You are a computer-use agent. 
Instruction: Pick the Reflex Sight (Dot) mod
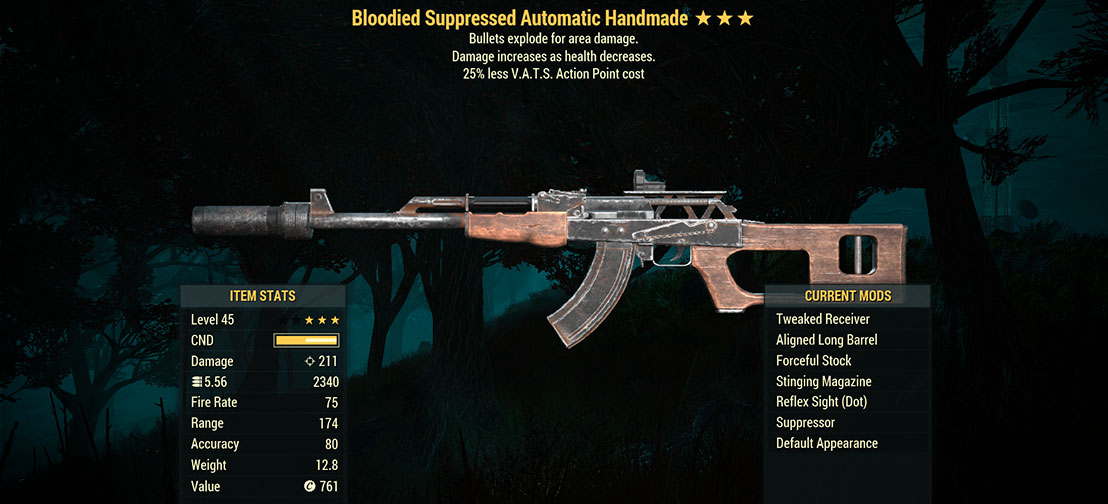click(x=821, y=402)
